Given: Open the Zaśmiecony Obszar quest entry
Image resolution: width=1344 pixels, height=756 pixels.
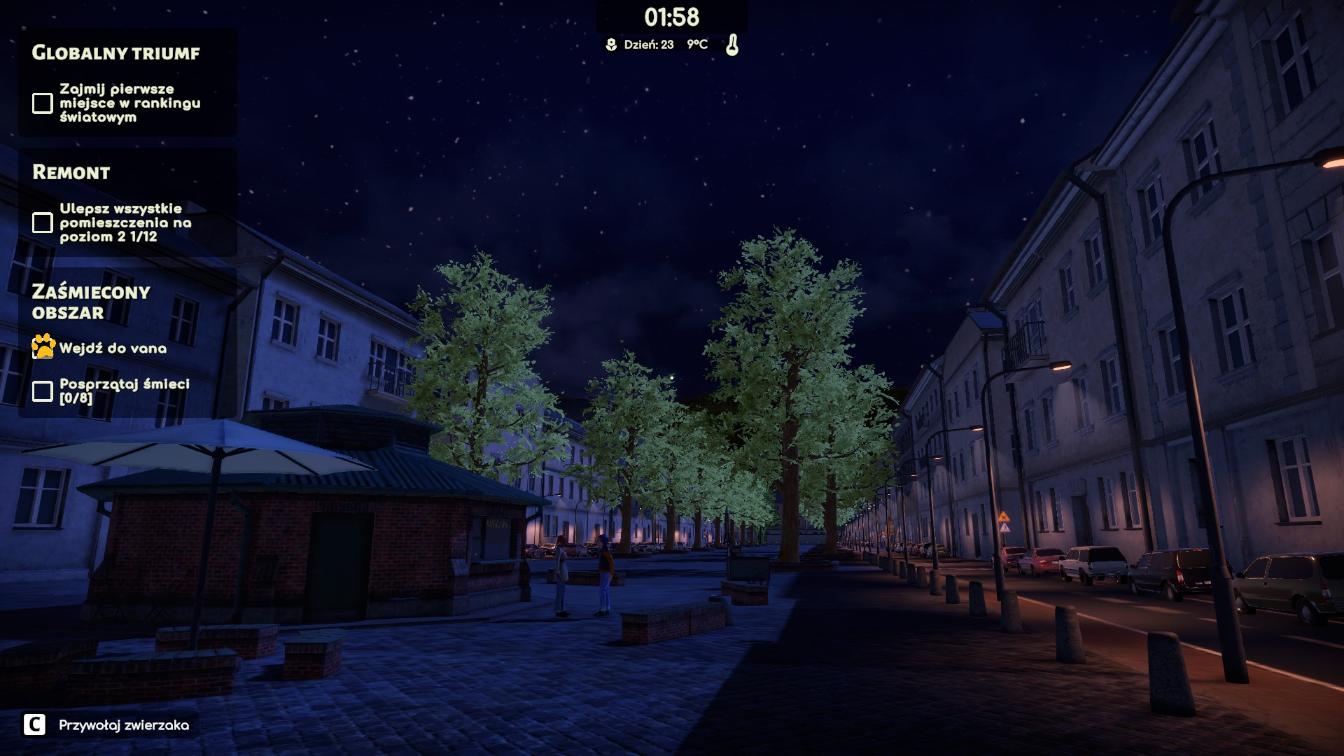Looking at the screenshot, I should pyautogui.click(x=91, y=301).
